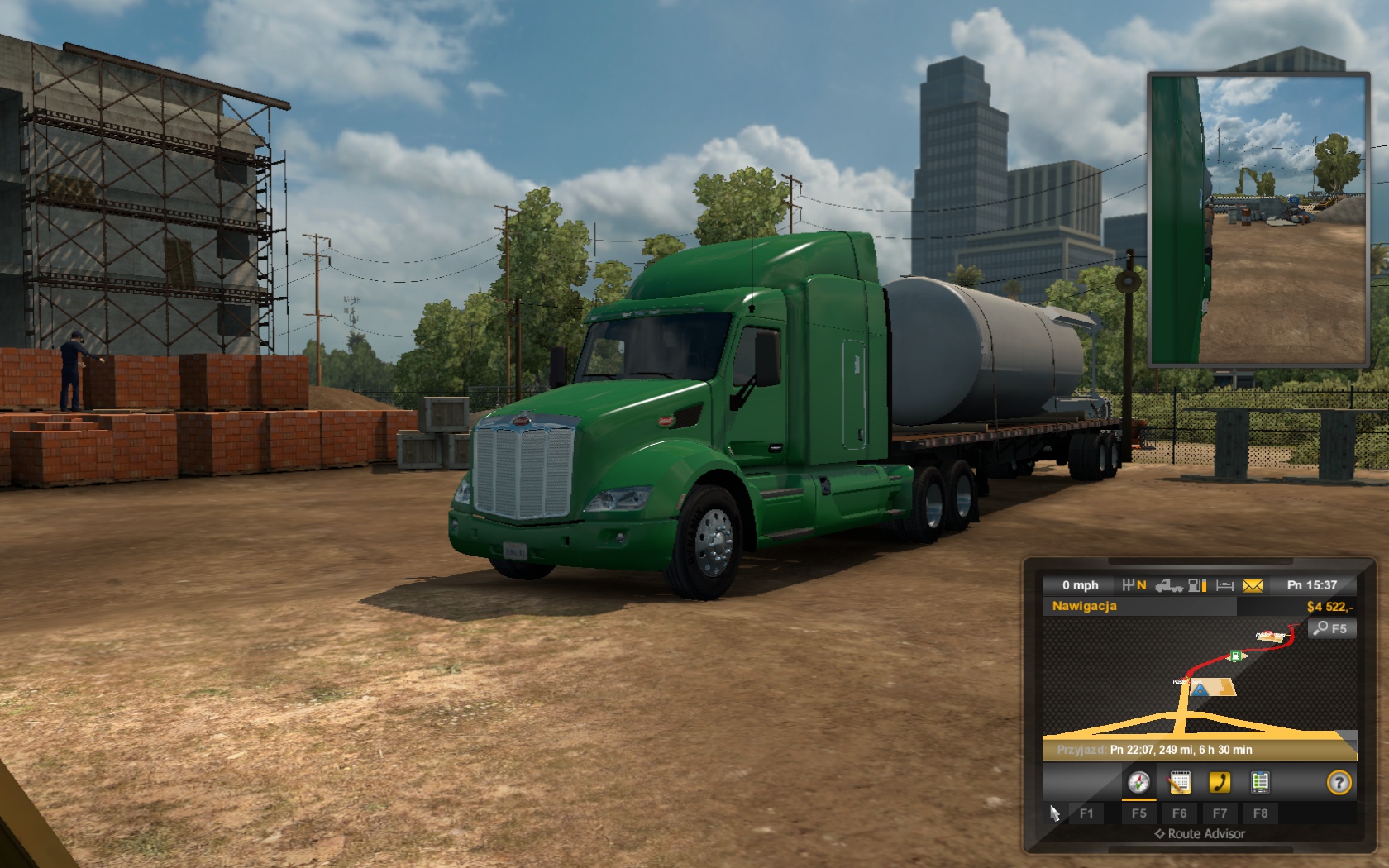Switch to the calendar job info tab
1389x868 pixels.
coord(1180,782)
